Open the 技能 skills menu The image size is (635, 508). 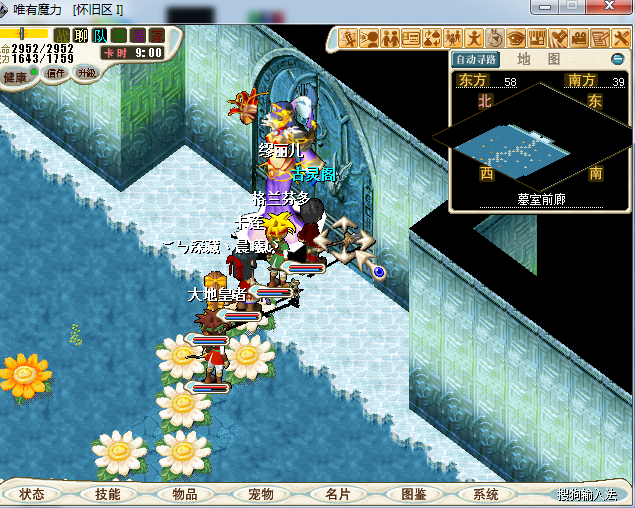coord(107,494)
